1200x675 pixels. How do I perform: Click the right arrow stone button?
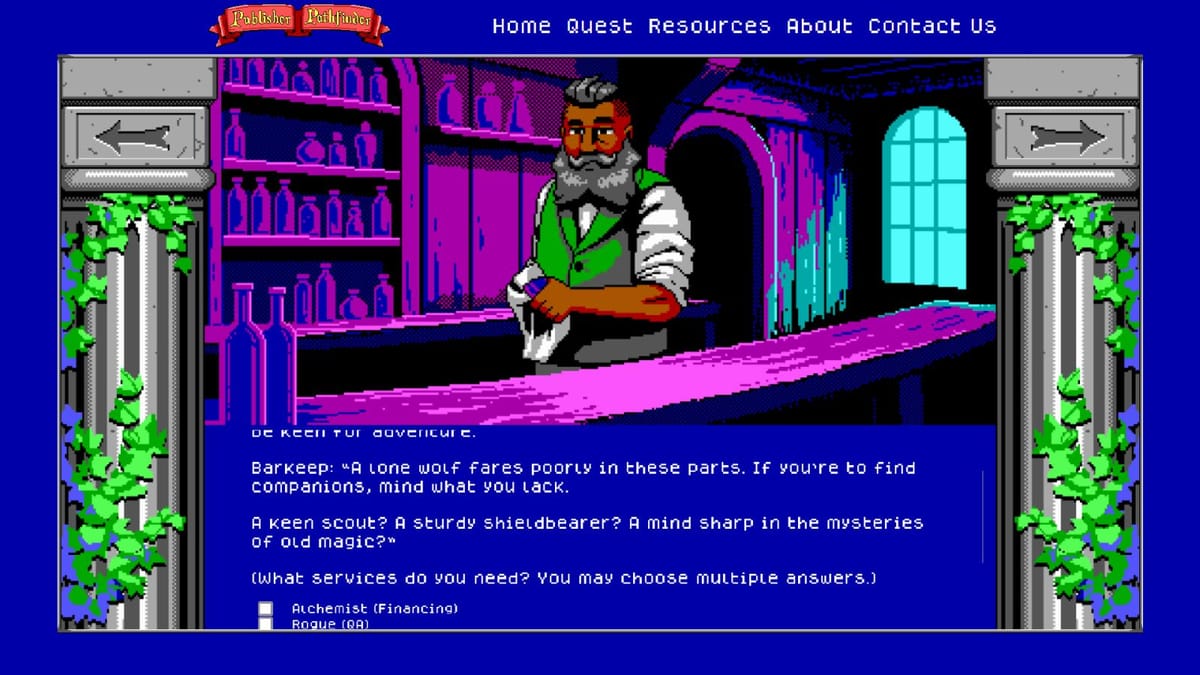click(x=1064, y=137)
